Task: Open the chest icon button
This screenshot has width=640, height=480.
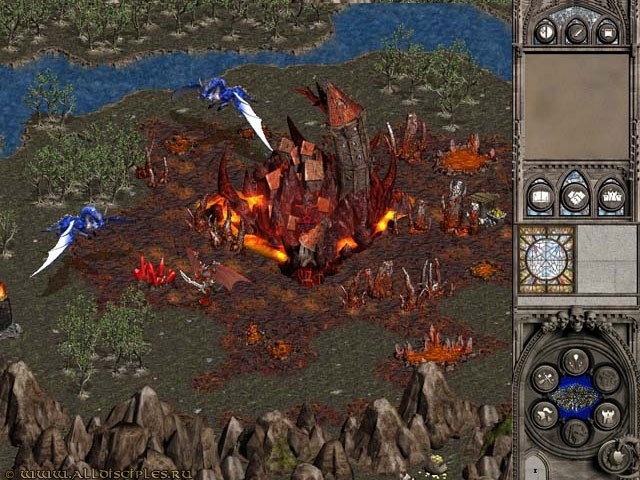Action: (x=606, y=32)
